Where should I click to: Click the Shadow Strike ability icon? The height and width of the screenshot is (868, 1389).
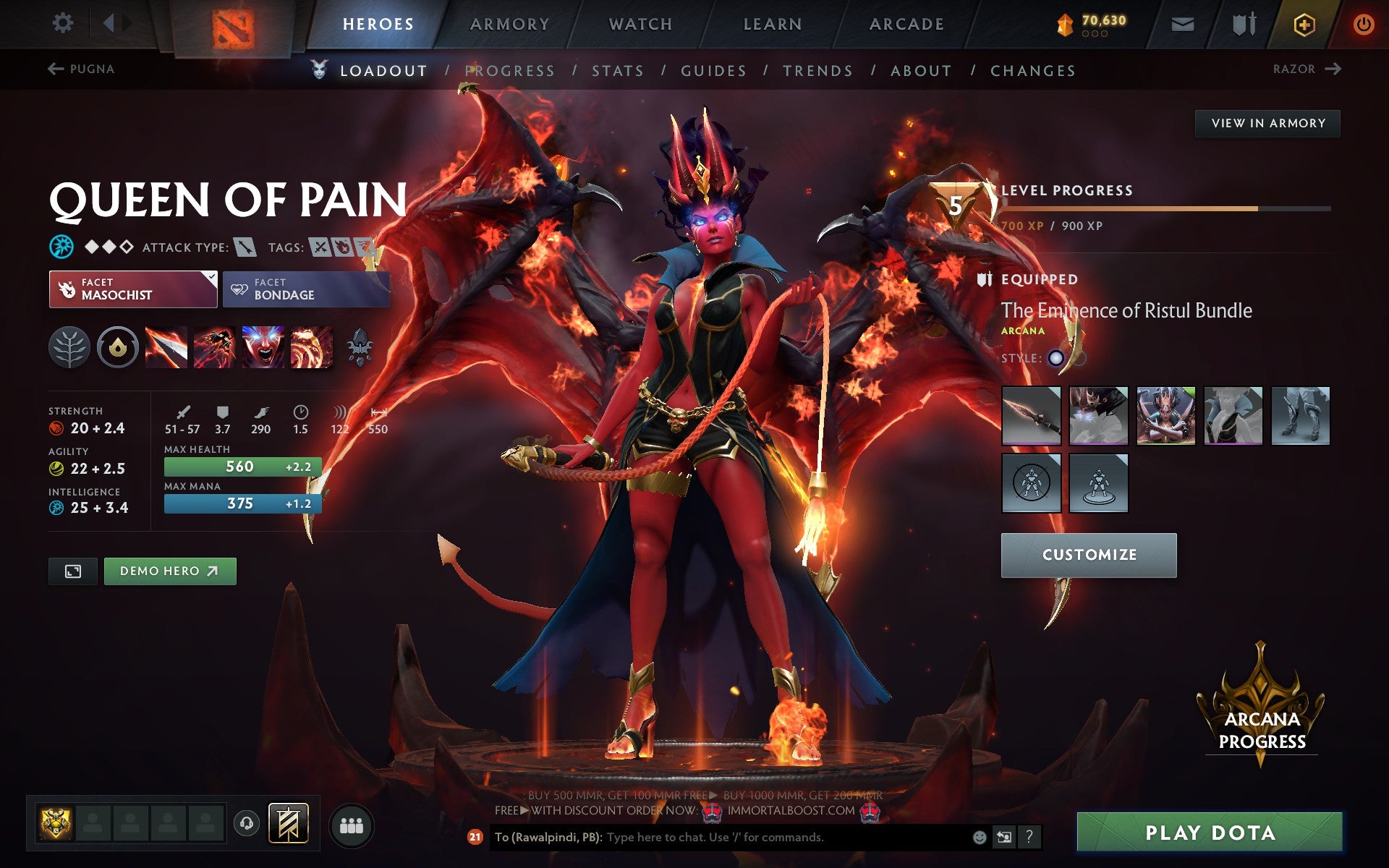(x=167, y=348)
